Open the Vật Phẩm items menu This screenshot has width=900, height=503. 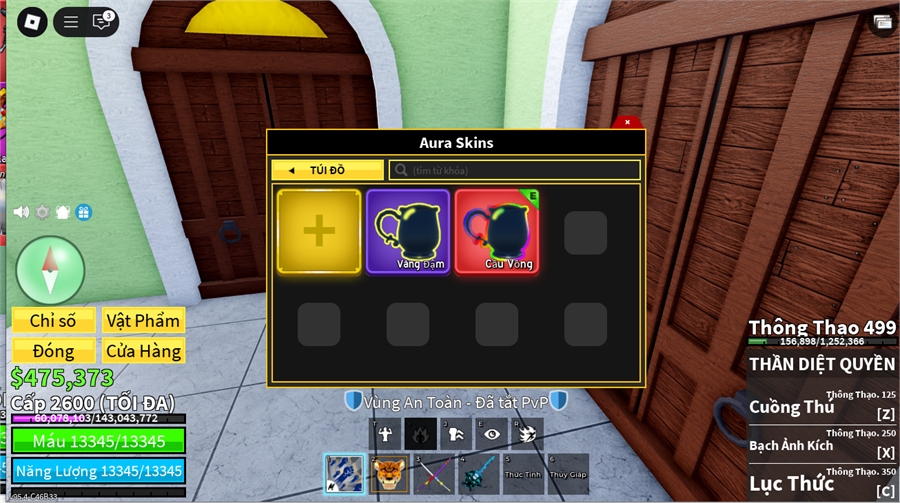(141, 320)
